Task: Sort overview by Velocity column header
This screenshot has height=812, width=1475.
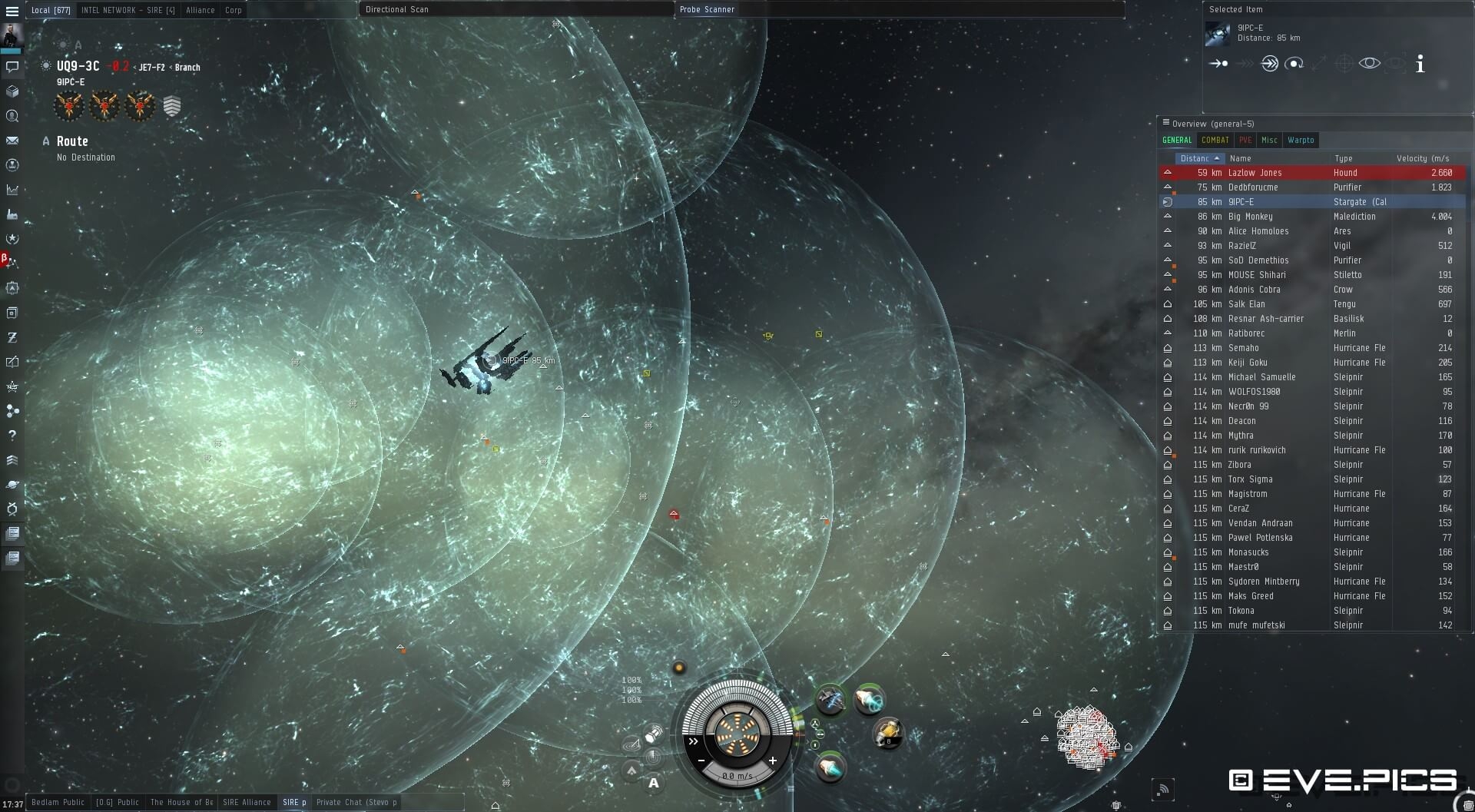Action: click(x=1422, y=158)
